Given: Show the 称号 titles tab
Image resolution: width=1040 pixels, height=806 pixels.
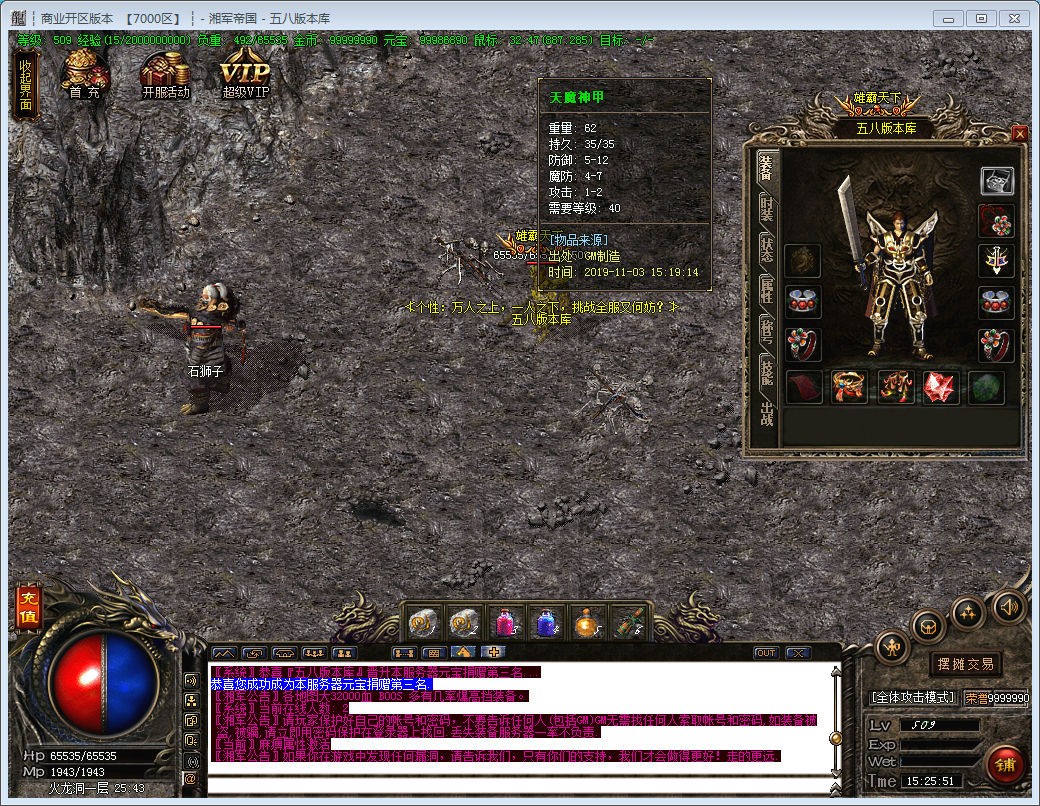Looking at the screenshot, I should (766, 331).
